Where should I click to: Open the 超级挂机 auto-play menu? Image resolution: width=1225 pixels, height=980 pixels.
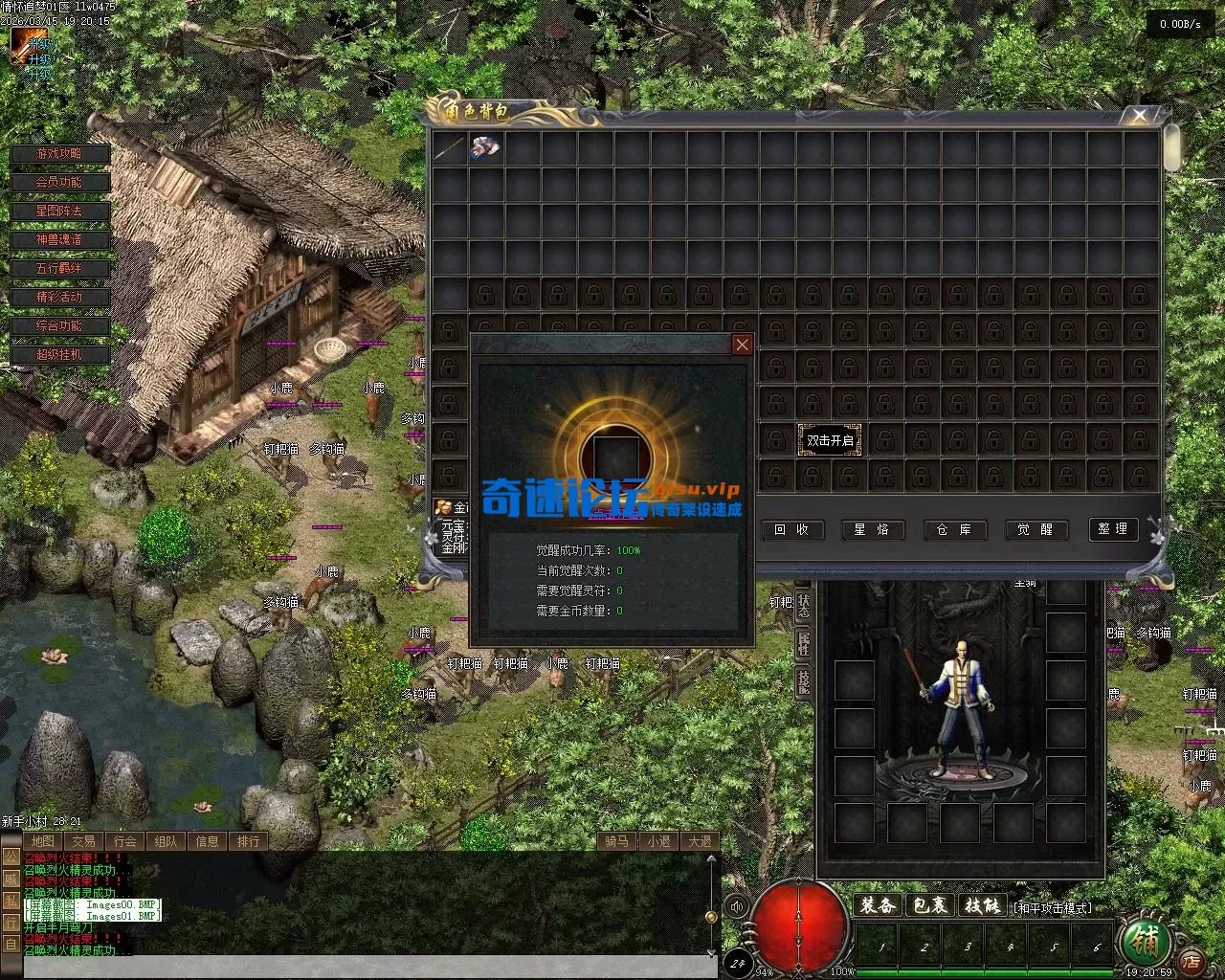(60, 355)
